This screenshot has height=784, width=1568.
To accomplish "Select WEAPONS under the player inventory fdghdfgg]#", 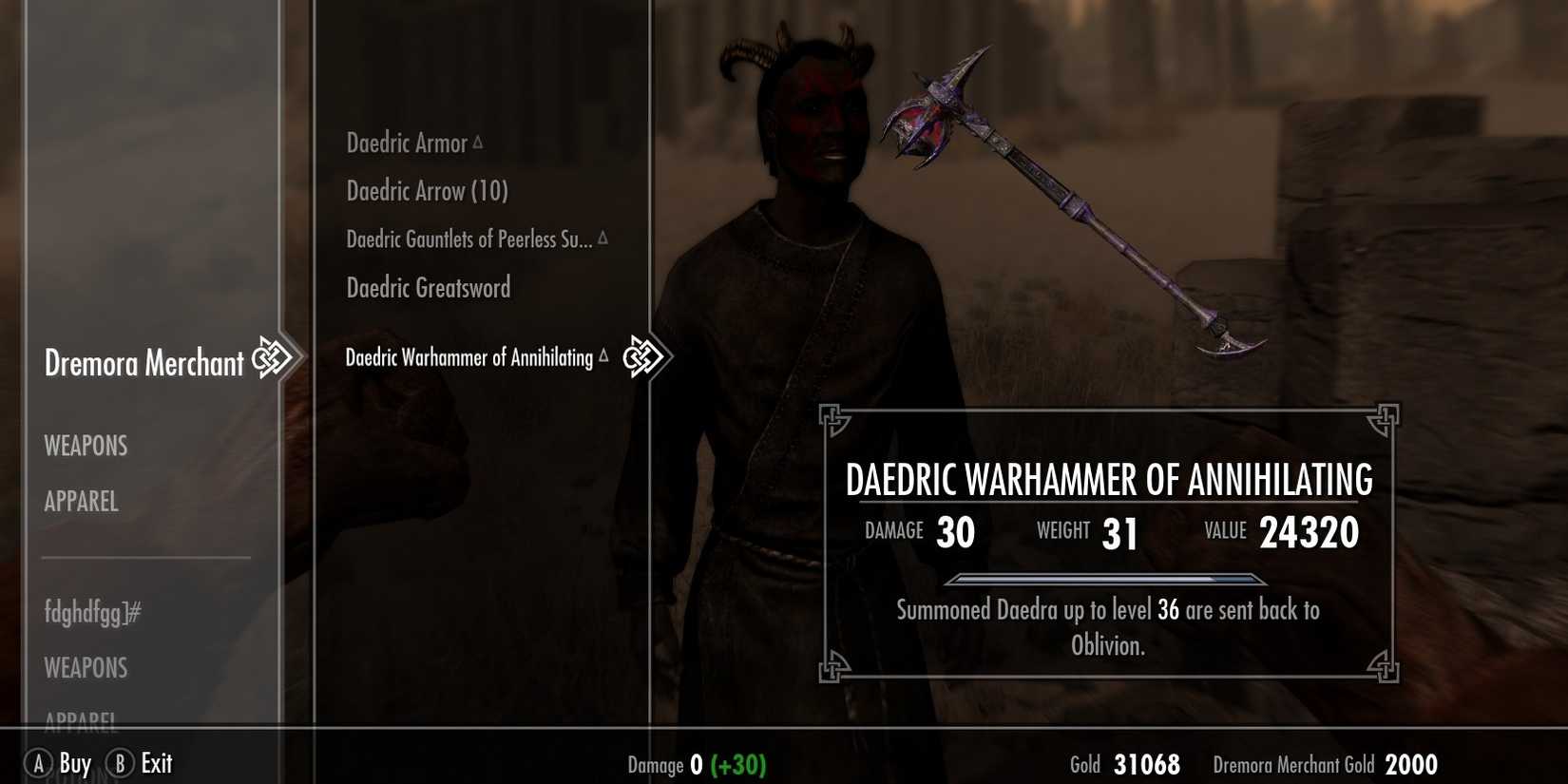I will click(x=85, y=668).
